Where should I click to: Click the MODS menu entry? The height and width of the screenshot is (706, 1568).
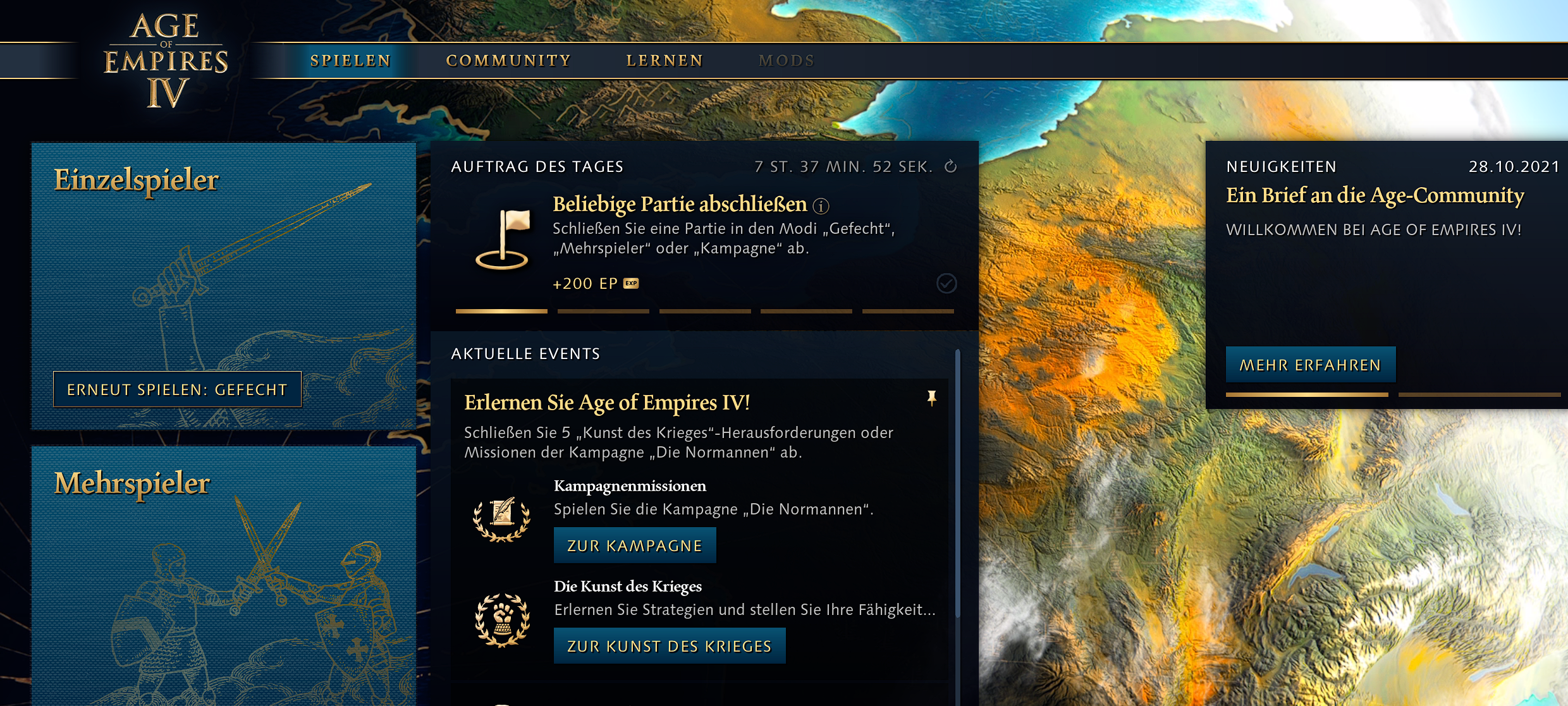click(787, 60)
